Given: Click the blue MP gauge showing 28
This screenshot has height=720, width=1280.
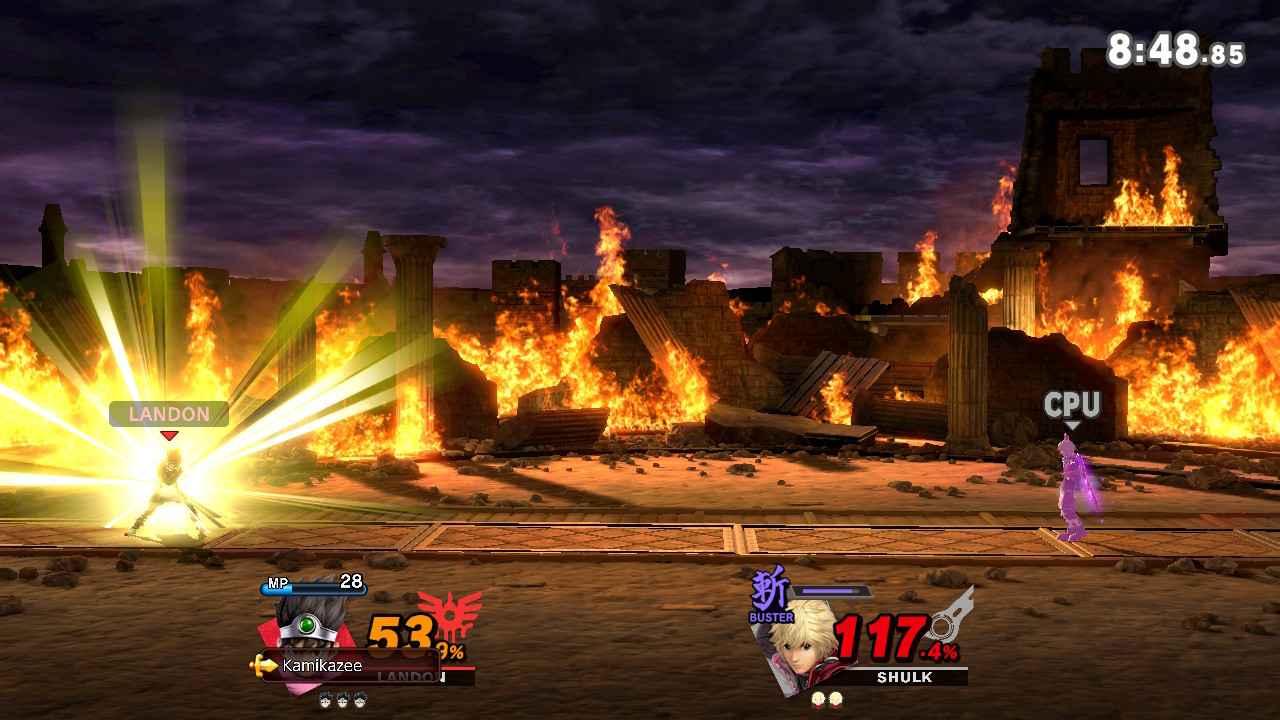Looking at the screenshot, I should 313,588.
